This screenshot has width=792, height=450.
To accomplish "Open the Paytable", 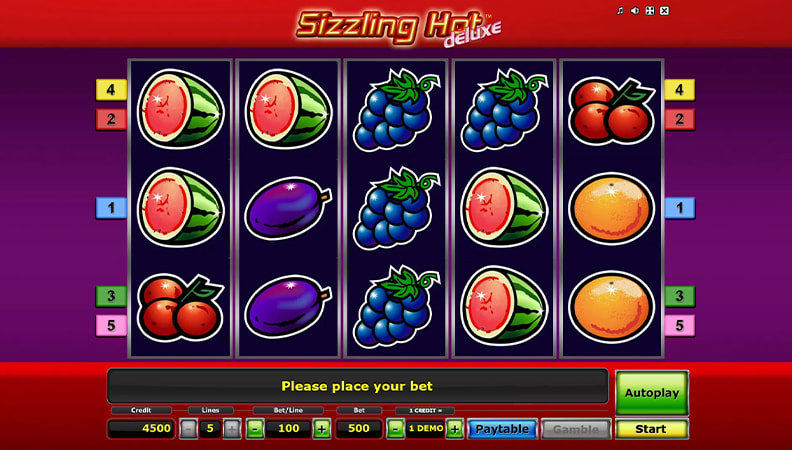I will point(502,429).
